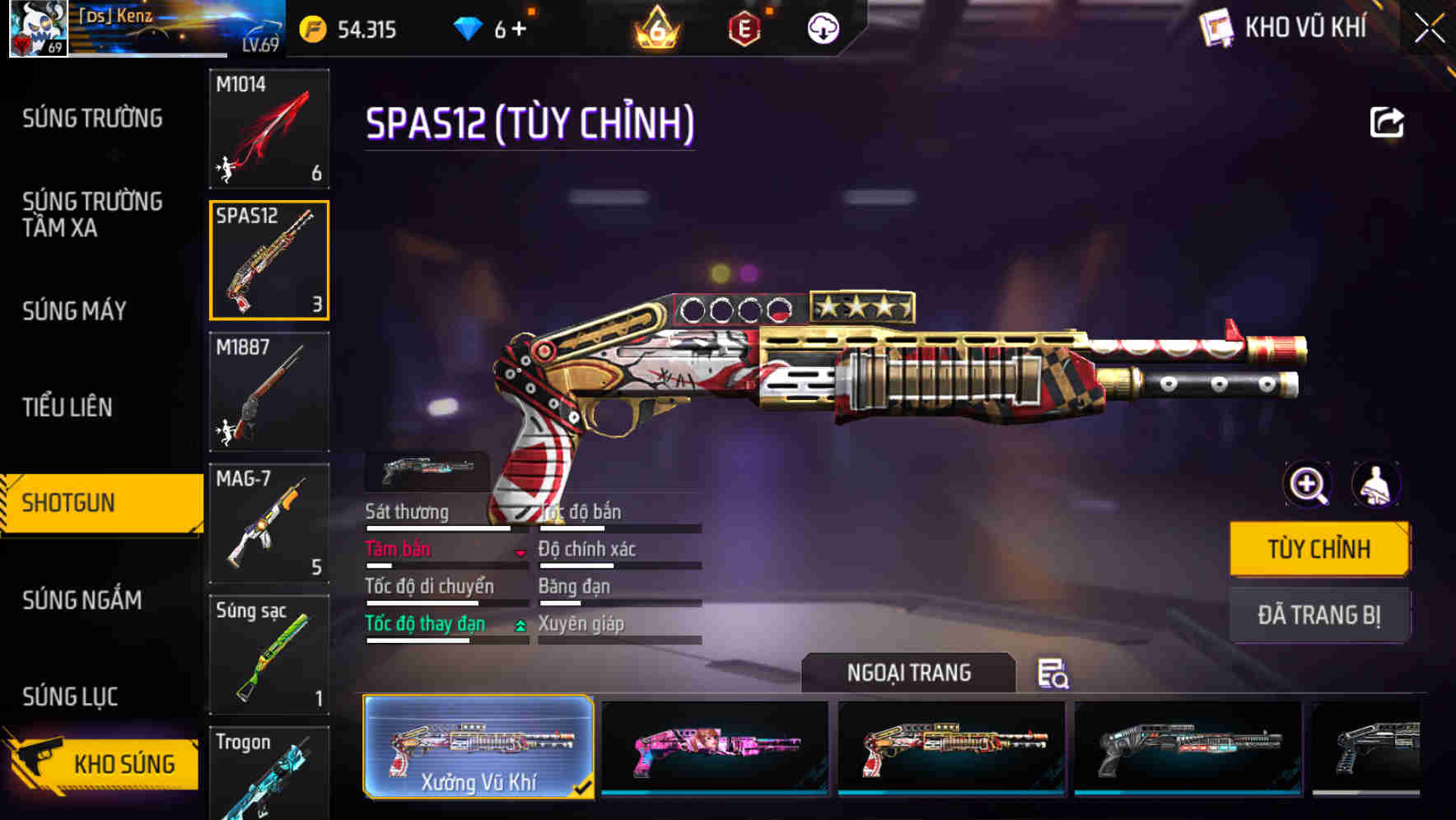This screenshot has height=820, width=1456.
Task: Select the MAG-7 weapon tile
Action: point(269,523)
